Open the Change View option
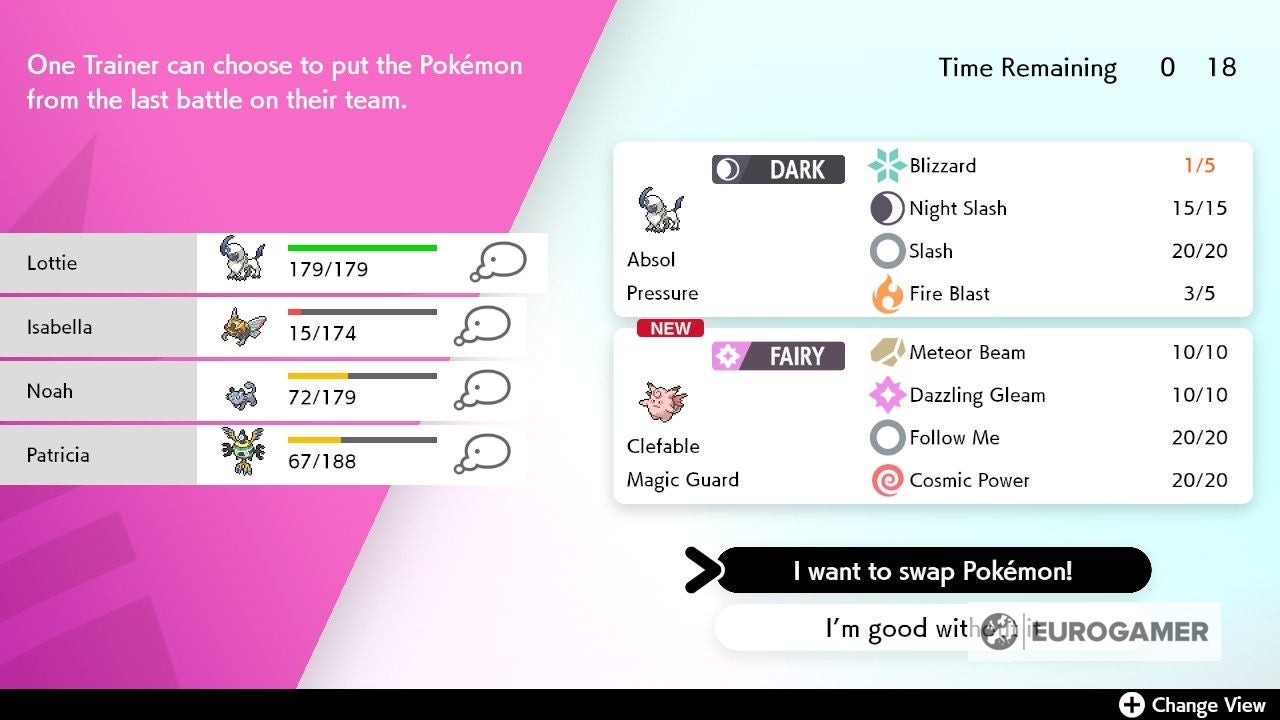 [x=1192, y=704]
